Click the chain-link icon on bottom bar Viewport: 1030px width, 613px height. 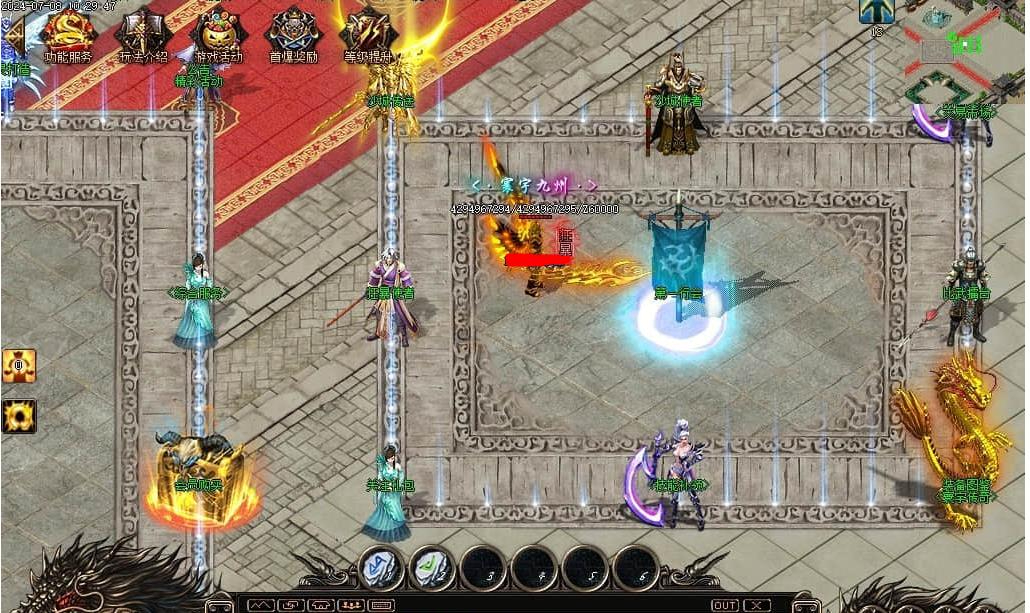click(x=291, y=605)
